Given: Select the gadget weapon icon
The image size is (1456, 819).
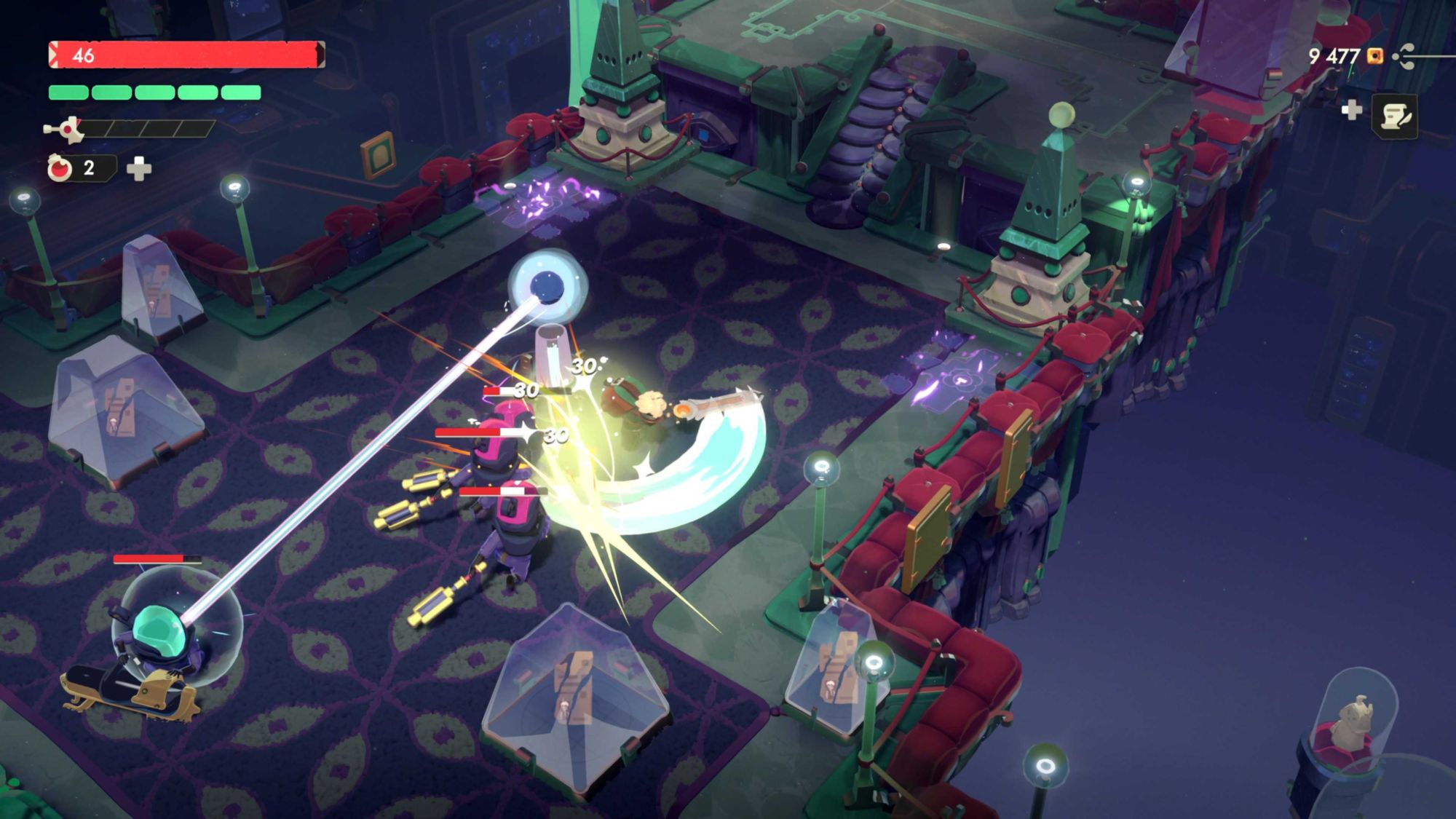Looking at the screenshot, I should (65, 130).
